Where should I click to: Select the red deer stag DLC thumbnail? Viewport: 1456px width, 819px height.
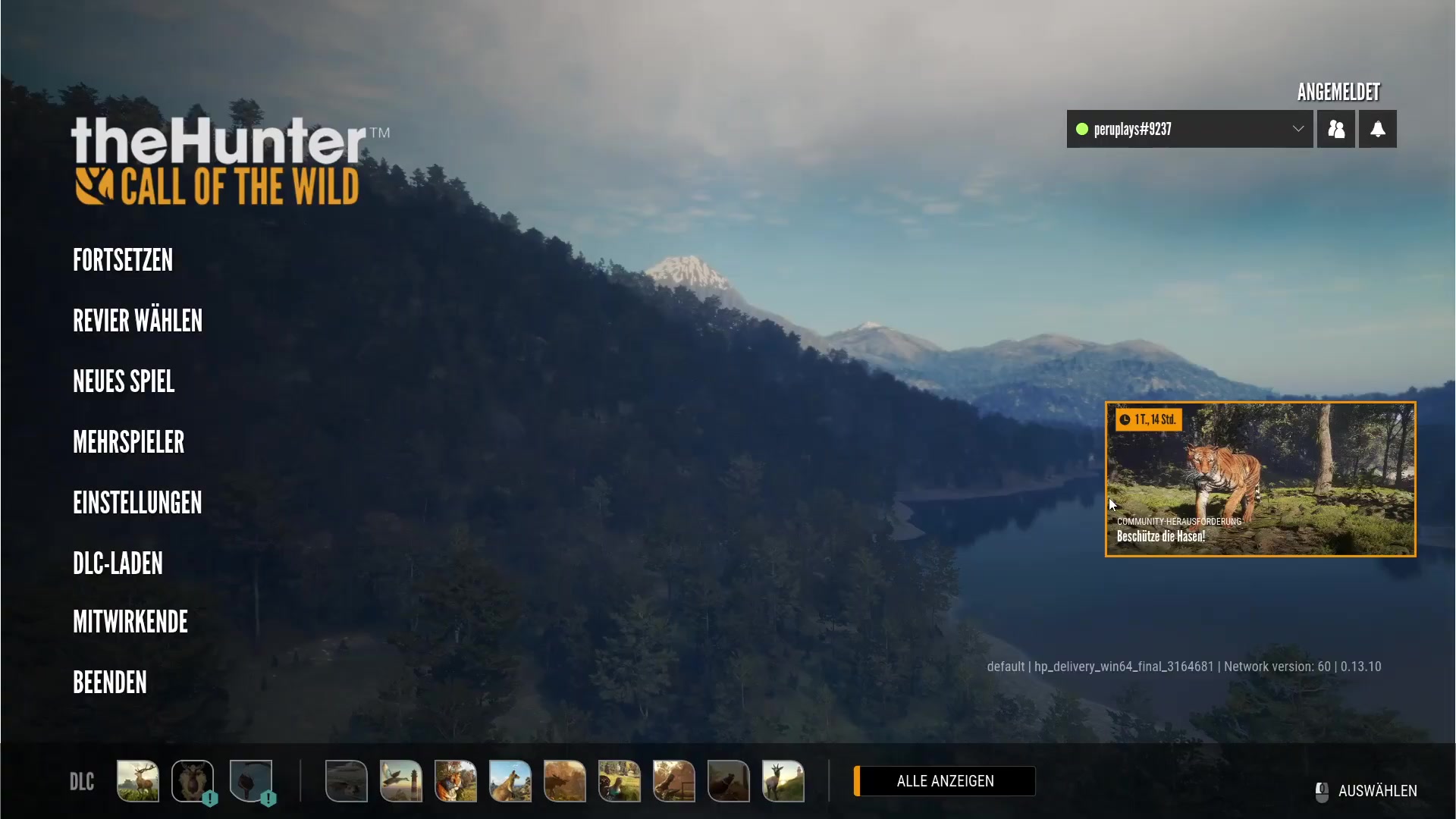(138, 781)
